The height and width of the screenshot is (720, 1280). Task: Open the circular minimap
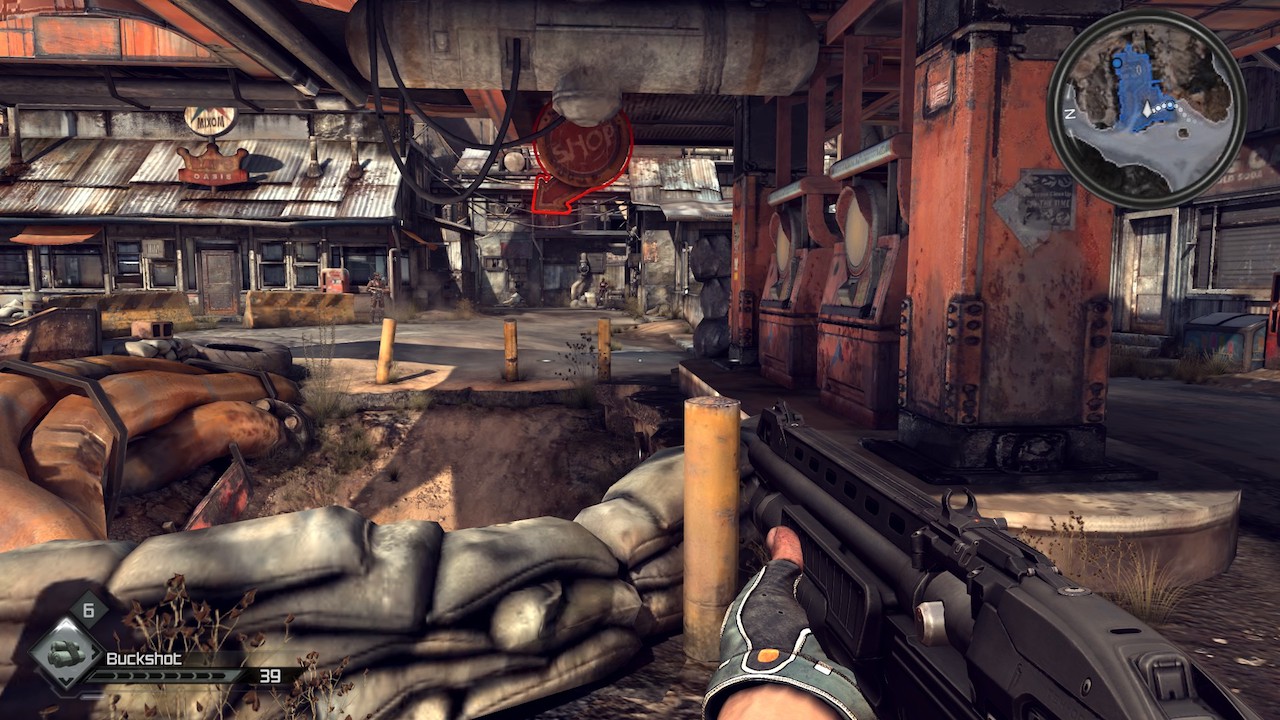point(1146,108)
